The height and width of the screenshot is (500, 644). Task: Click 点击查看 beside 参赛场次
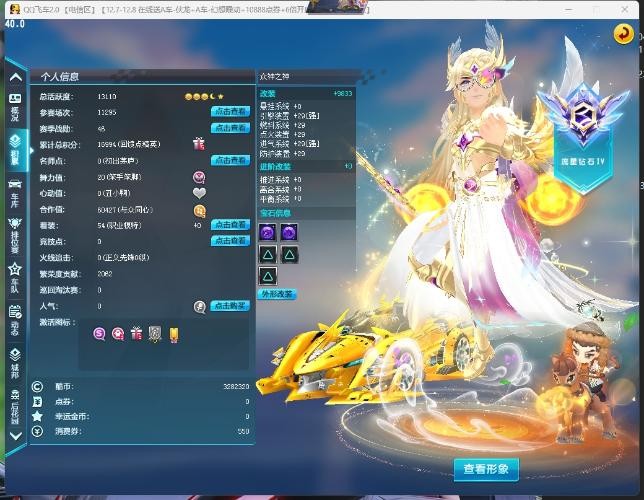230,113
